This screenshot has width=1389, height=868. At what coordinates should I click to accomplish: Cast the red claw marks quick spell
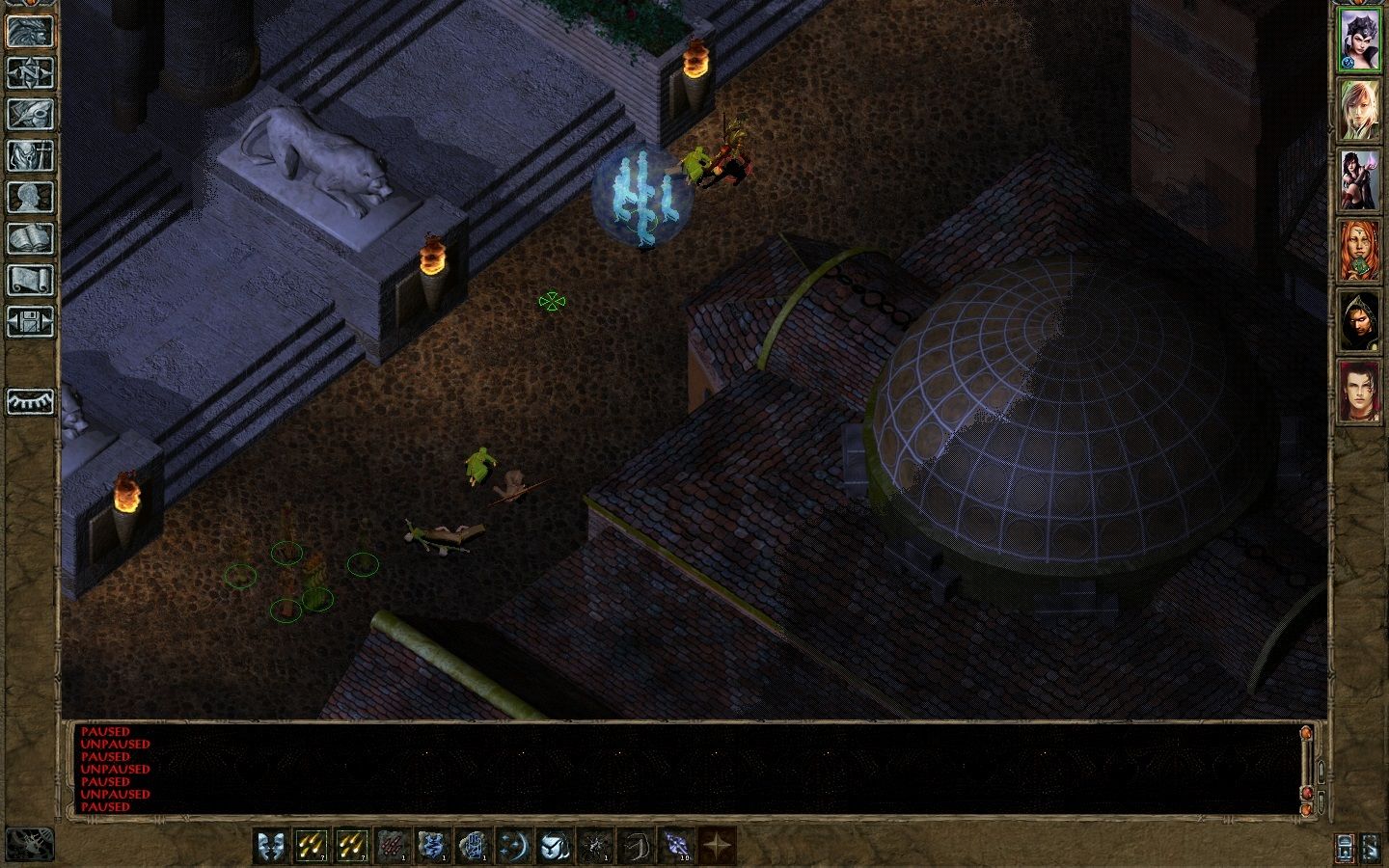pyautogui.click(x=393, y=846)
